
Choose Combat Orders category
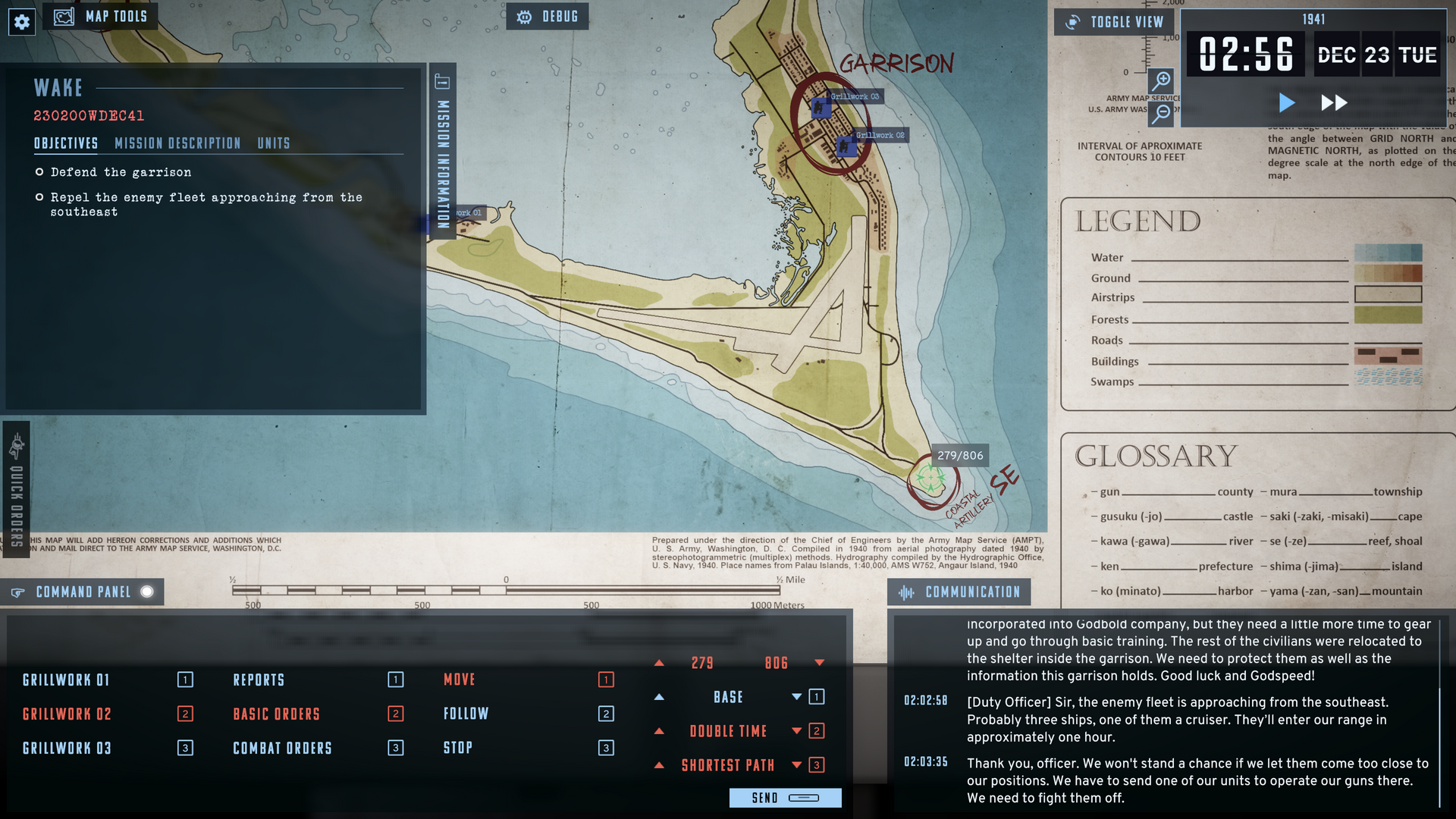point(282,748)
